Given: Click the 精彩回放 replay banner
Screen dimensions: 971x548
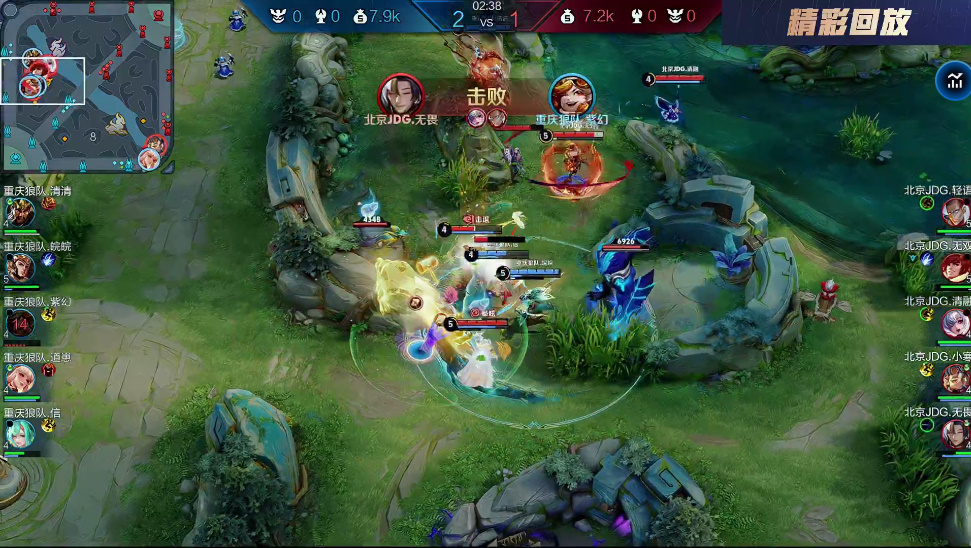Looking at the screenshot, I should (x=848, y=23).
